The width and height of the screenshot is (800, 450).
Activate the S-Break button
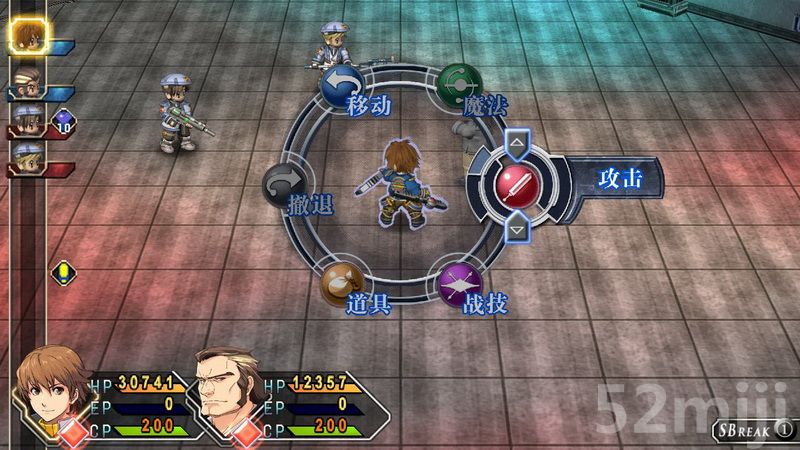point(754,431)
